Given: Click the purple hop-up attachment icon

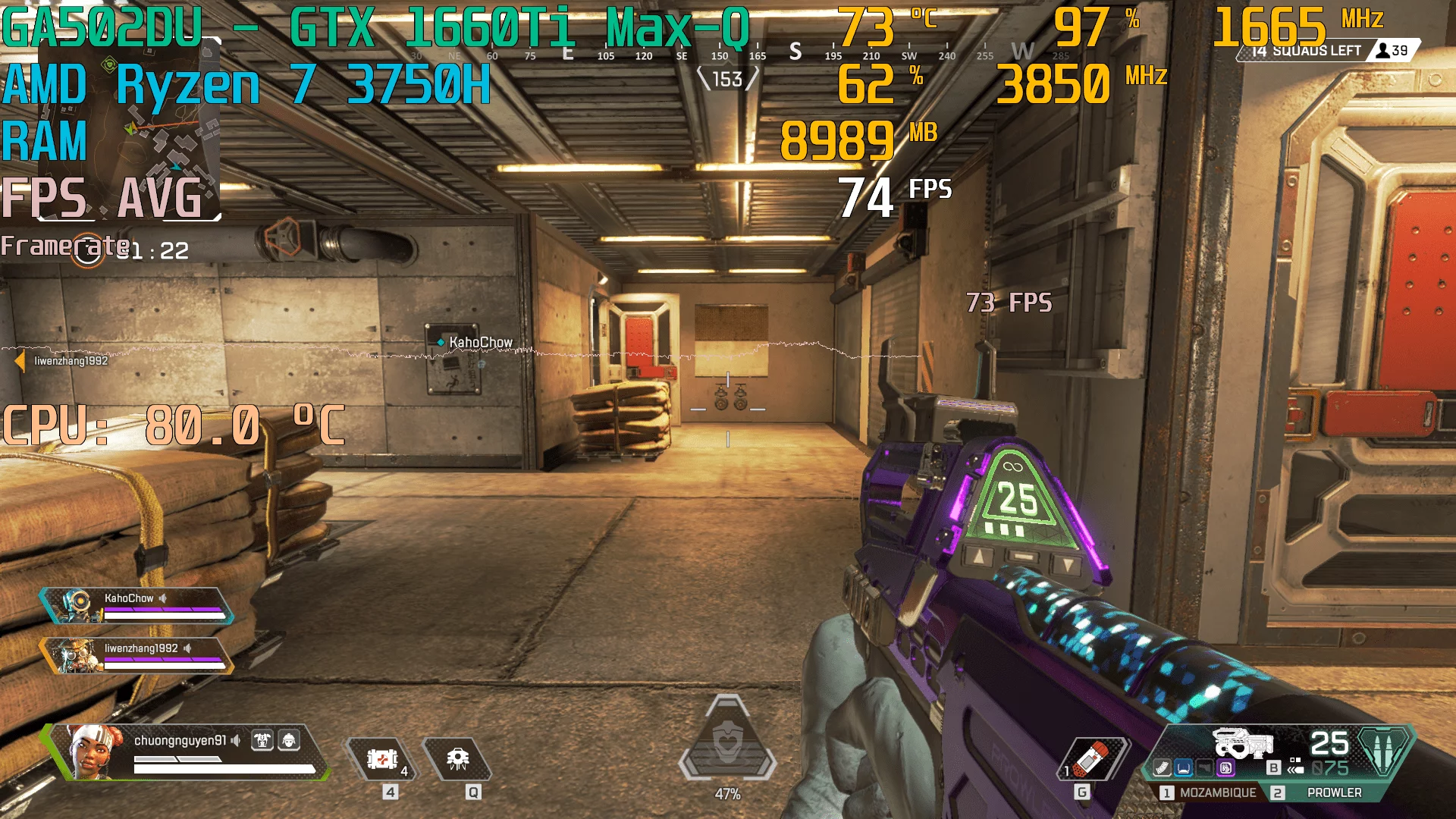Looking at the screenshot, I should pyautogui.click(x=1225, y=768).
